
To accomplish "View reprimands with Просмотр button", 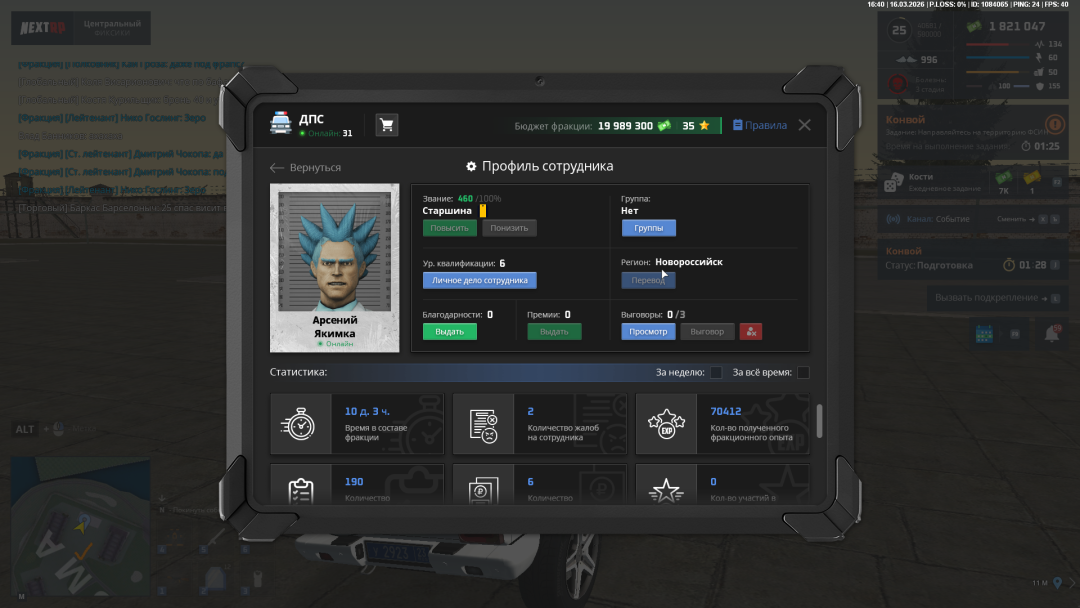I will (648, 332).
